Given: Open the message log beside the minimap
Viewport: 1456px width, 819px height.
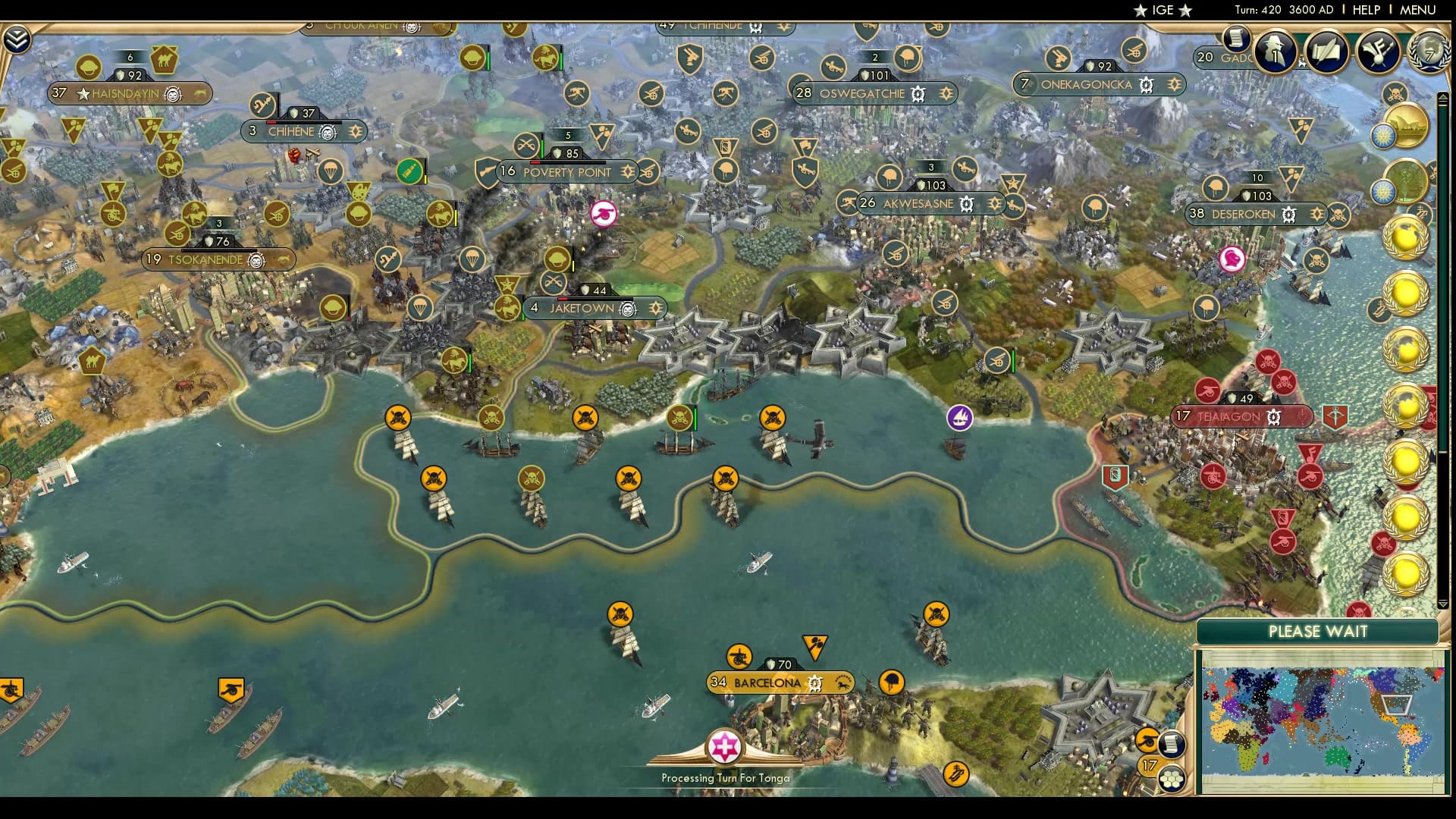Looking at the screenshot, I should [x=1172, y=745].
